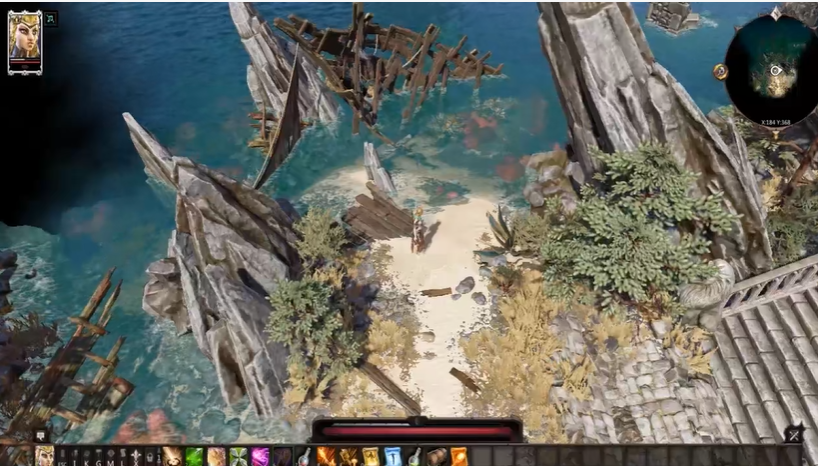Use the orange scroll with the orb
This screenshot has width=818, height=466.
pyautogui.click(x=458, y=457)
